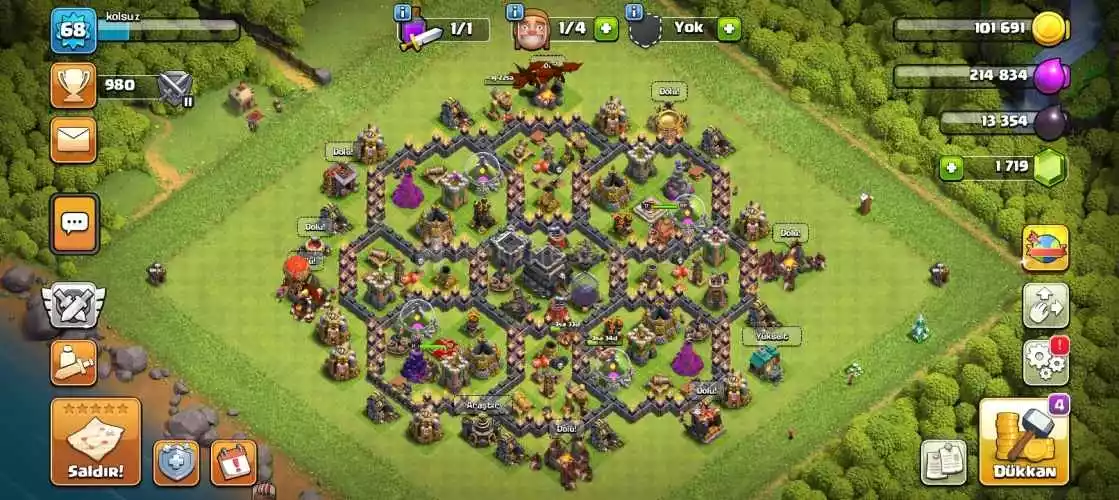Open the notes checklist beside the shop
Screen dimensions: 1119x500
click(943, 462)
